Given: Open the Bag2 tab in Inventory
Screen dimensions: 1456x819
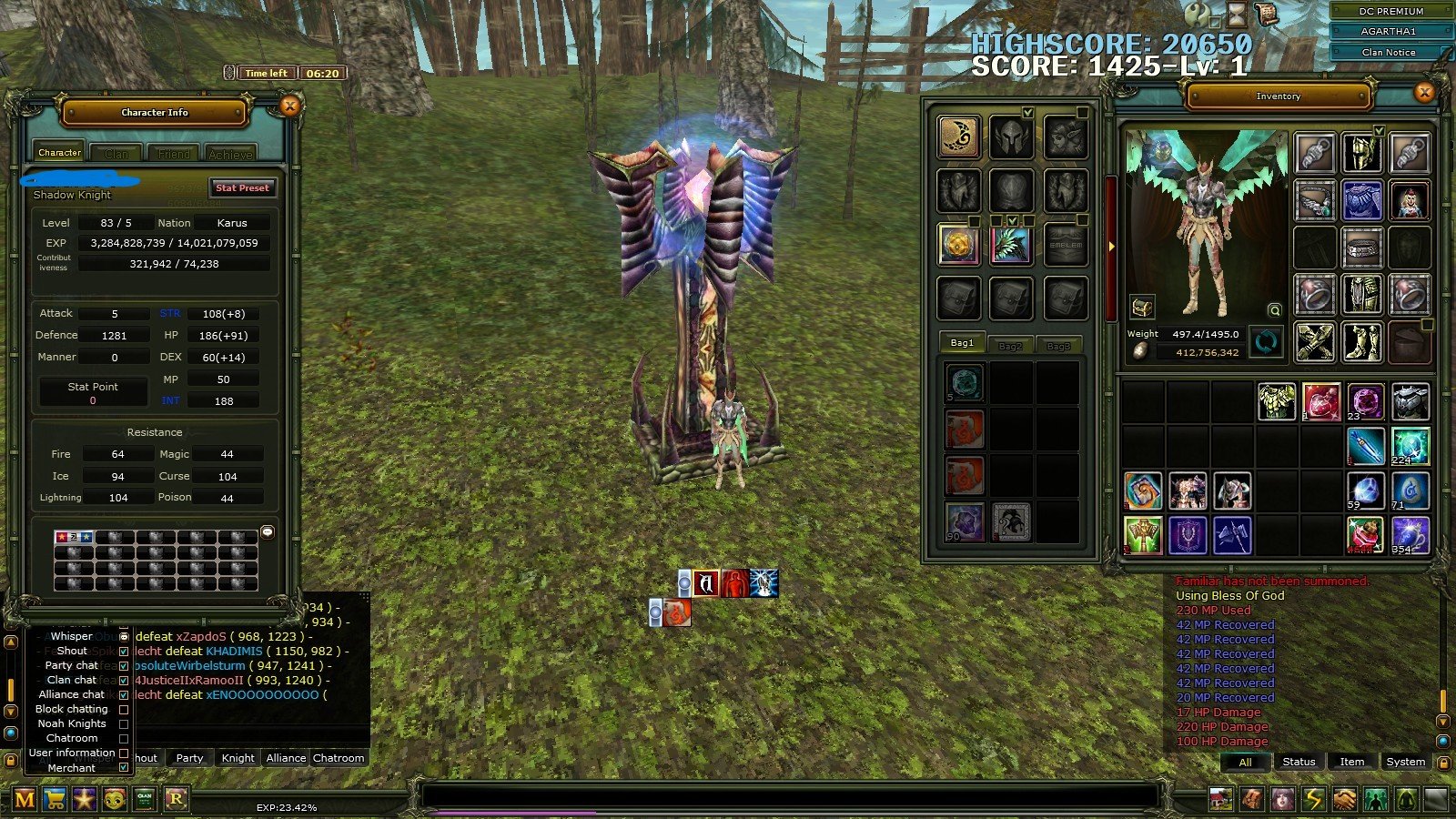Looking at the screenshot, I should pyautogui.click(x=1010, y=345).
